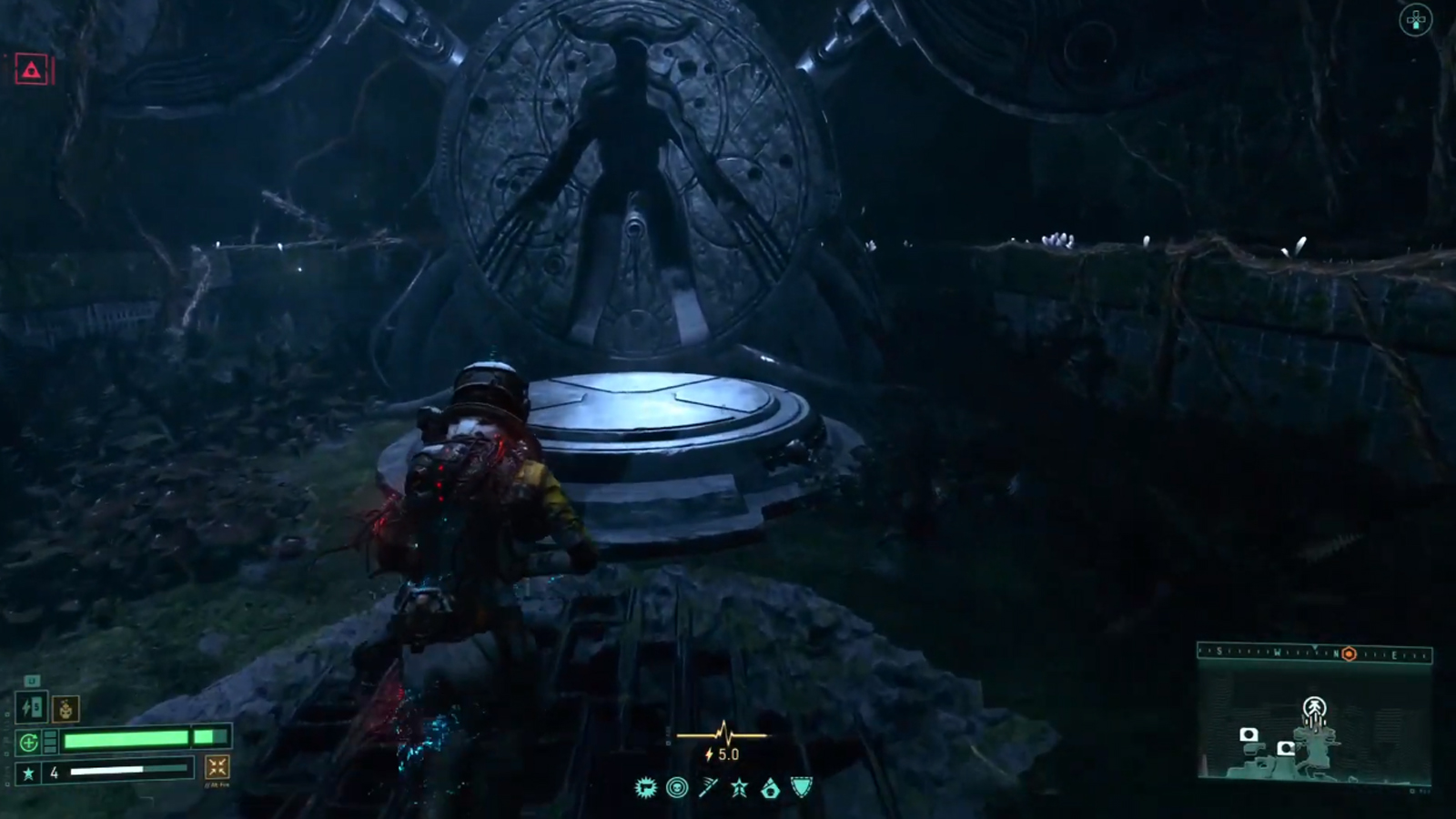The height and width of the screenshot is (819, 1456).
Task: Click the orange hexagon compass marker
Action: point(1349,654)
